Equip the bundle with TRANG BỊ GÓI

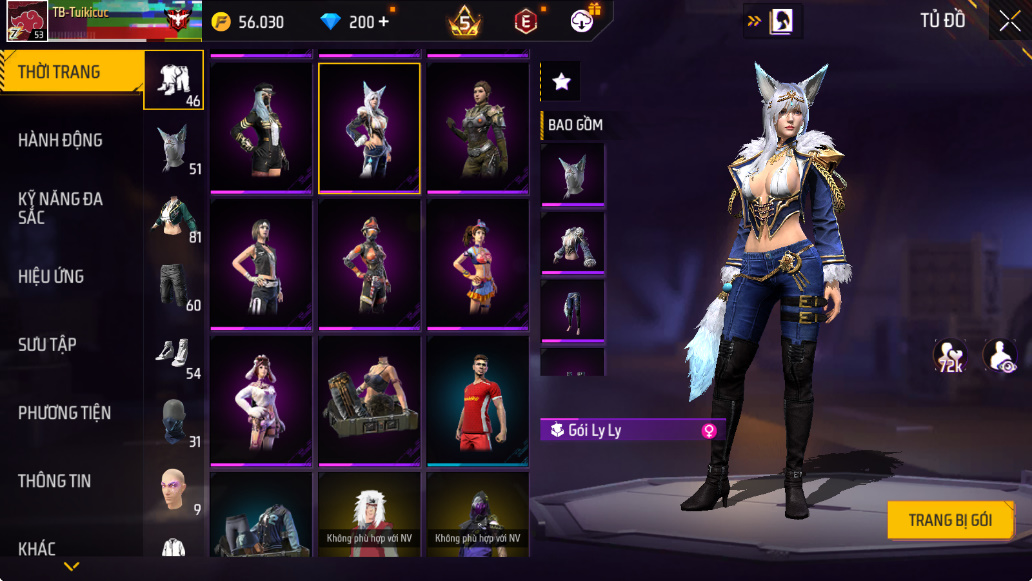click(x=950, y=520)
